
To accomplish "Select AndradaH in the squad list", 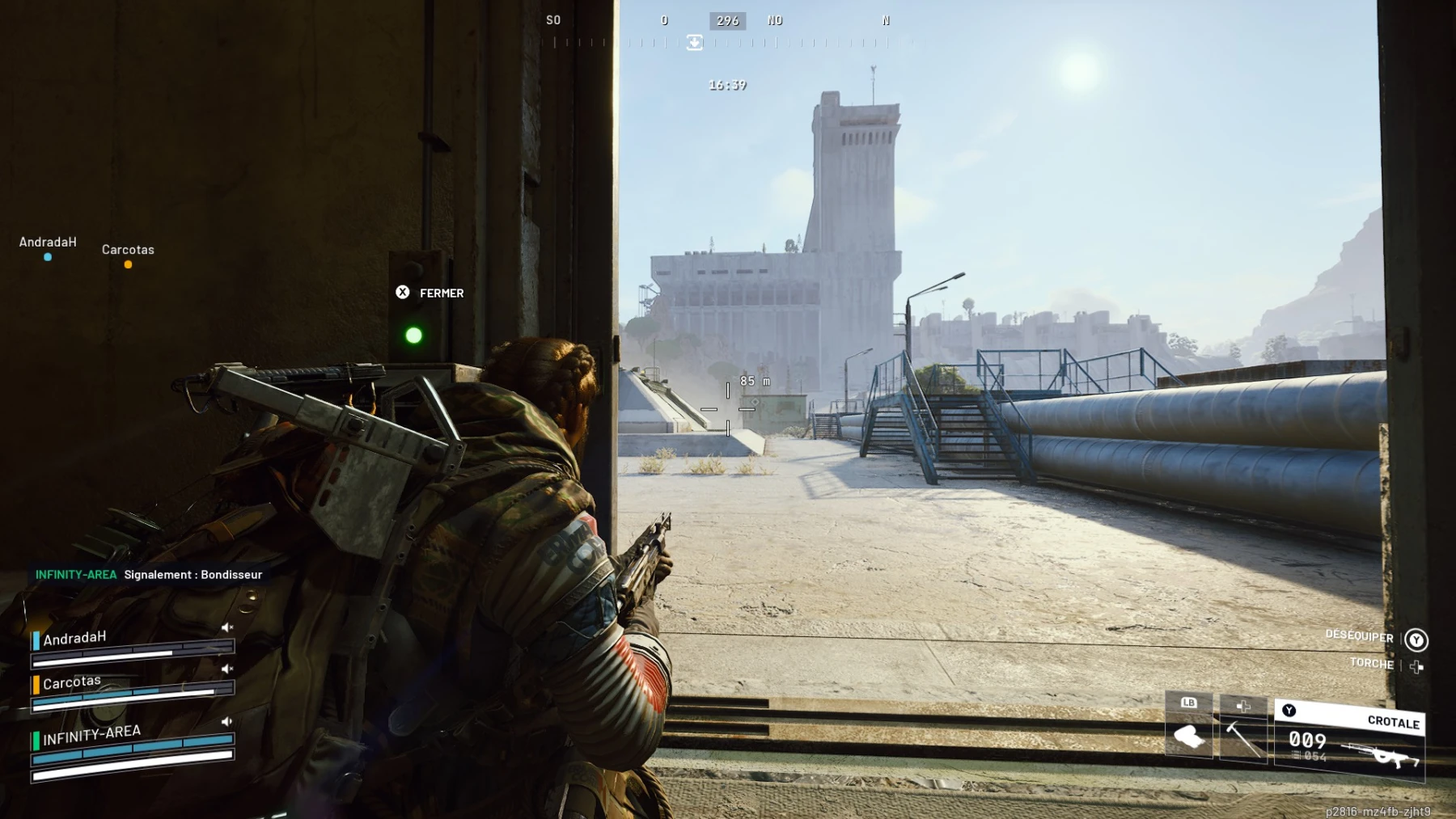I will coord(74,639).
